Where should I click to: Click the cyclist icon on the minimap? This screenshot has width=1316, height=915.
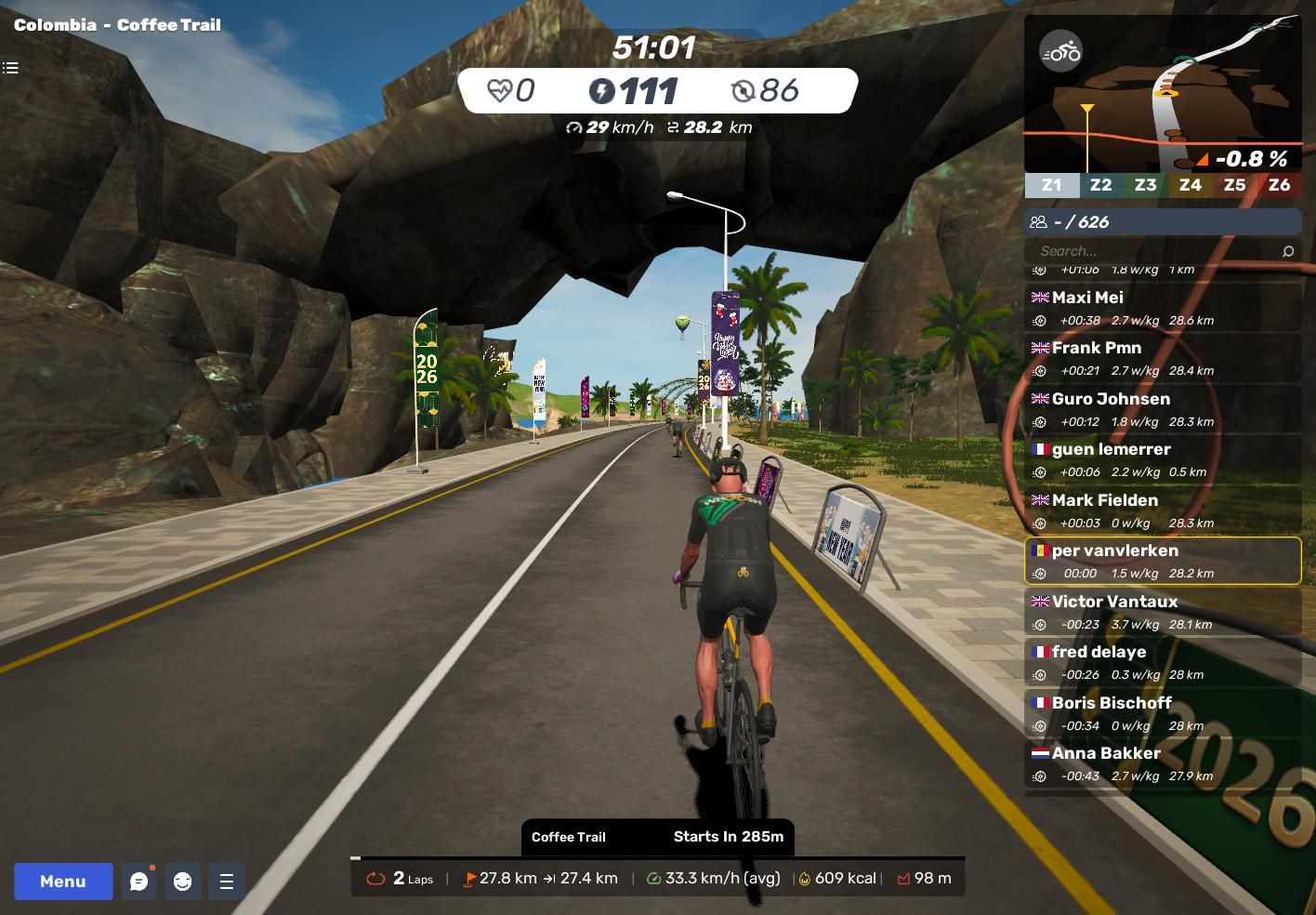(1060, 51)
